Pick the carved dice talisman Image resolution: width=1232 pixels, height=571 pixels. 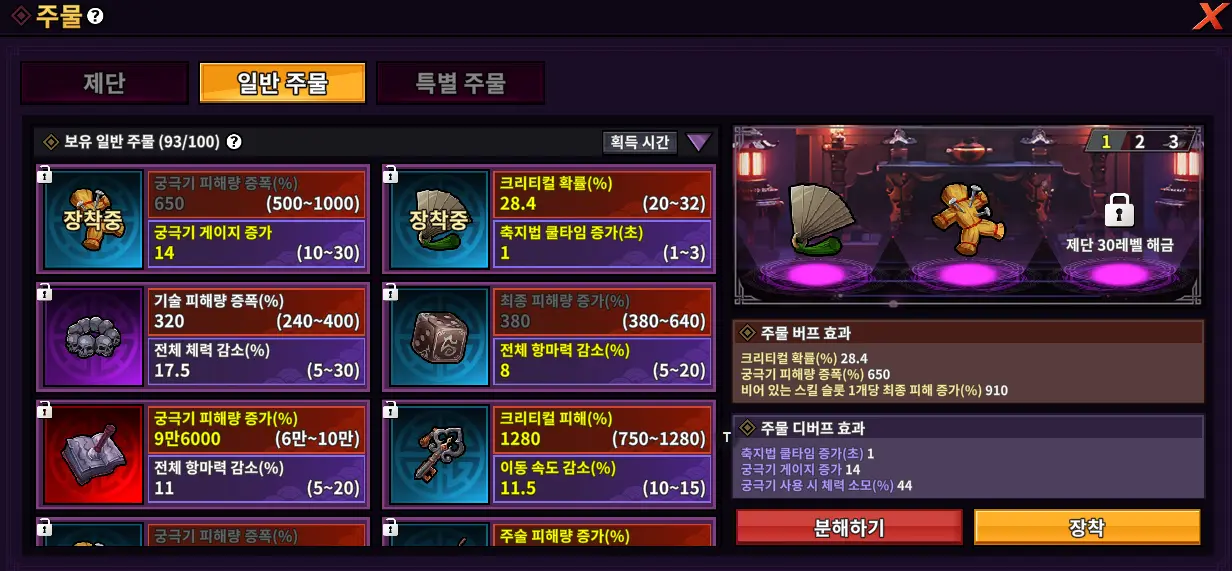tap(439, 337)
